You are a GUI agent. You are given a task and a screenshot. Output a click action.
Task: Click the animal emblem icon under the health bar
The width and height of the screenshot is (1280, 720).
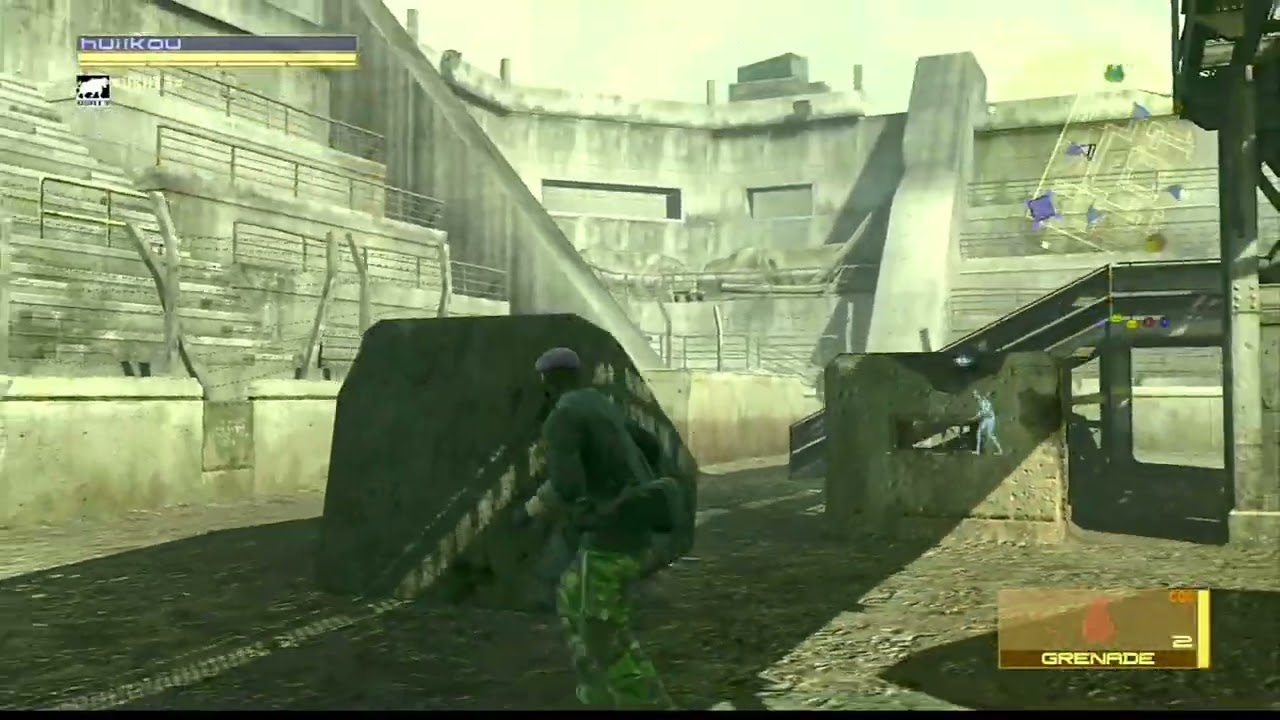point(93,87)
